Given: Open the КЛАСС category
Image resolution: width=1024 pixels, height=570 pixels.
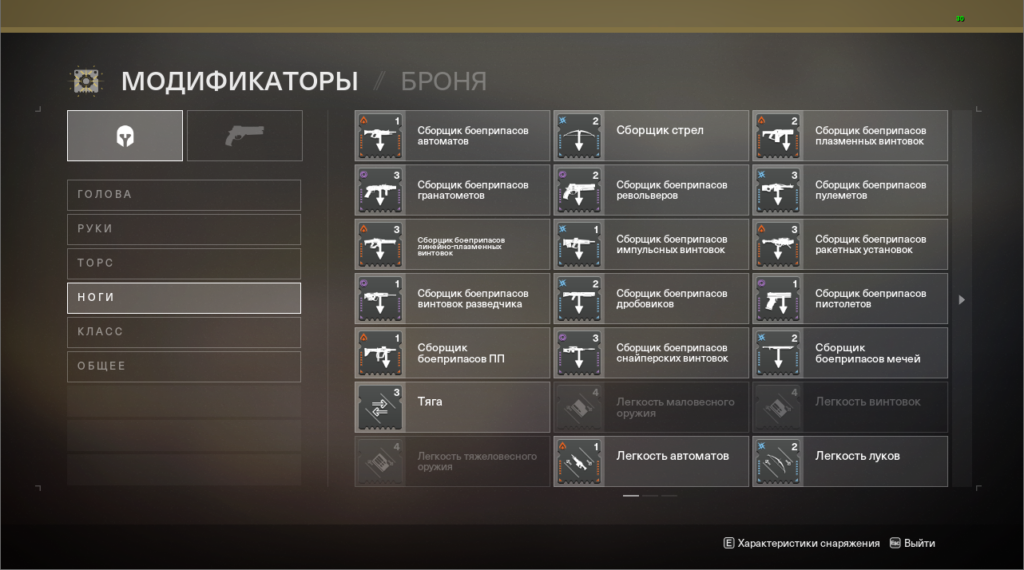Looking at the screenshot, I should point(184,332).
